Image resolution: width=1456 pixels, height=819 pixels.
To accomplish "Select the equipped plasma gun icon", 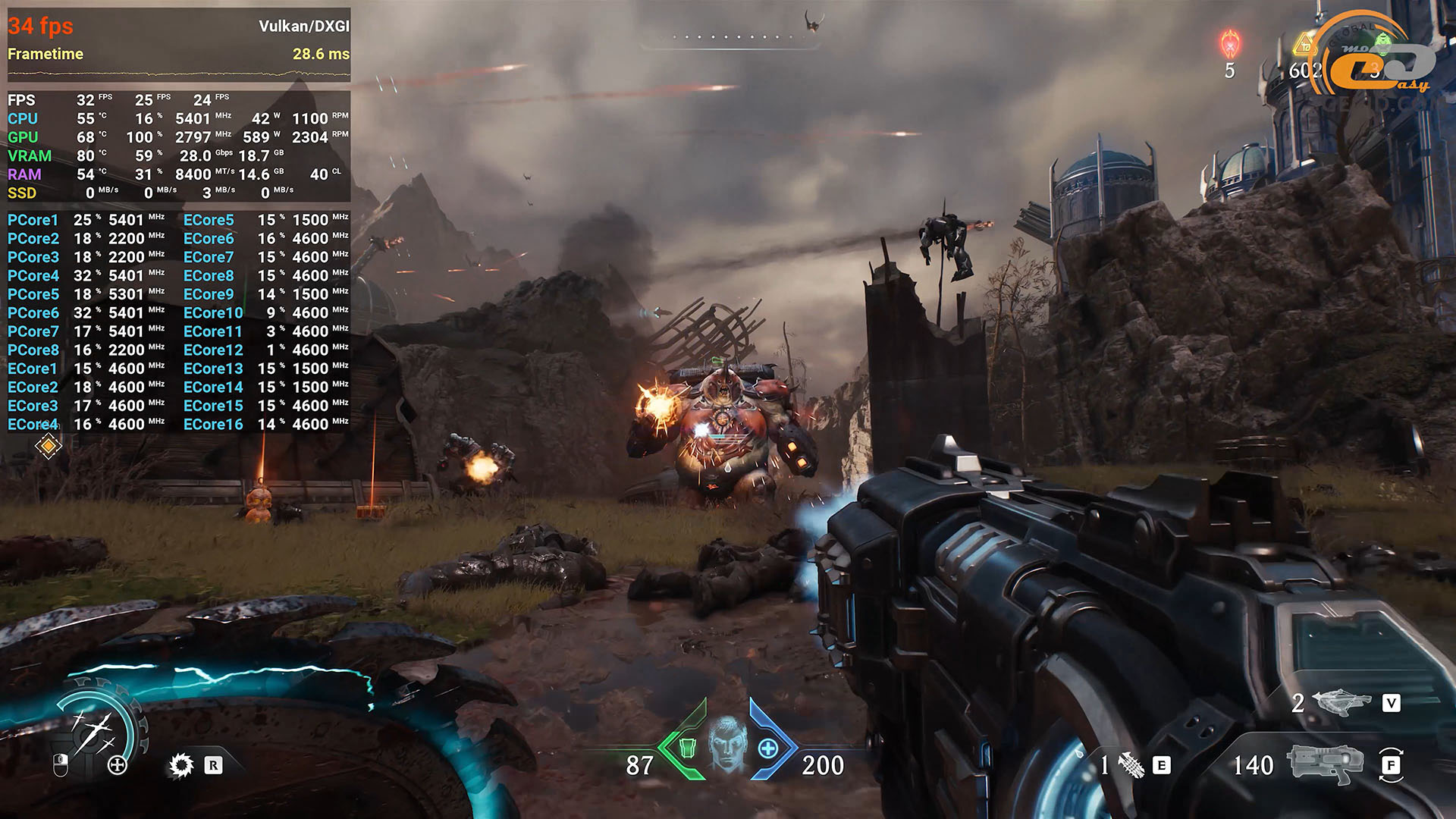I will (x=1325, y=764).
